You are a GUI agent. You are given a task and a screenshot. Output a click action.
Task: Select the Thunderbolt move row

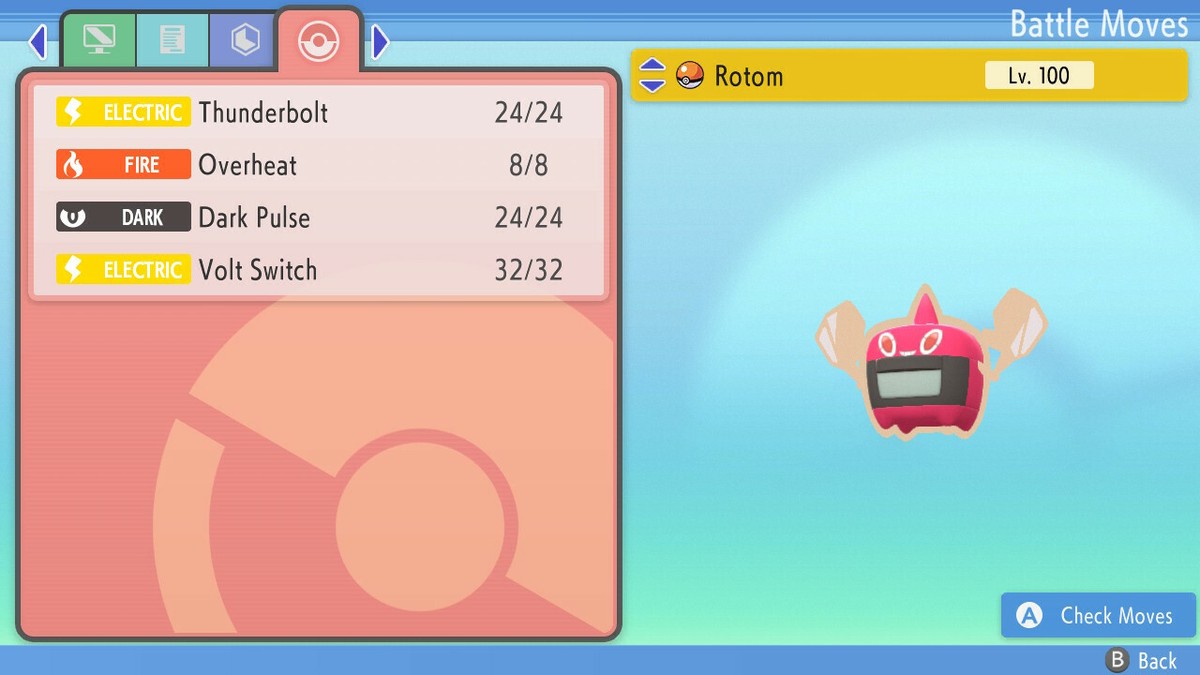318,112
